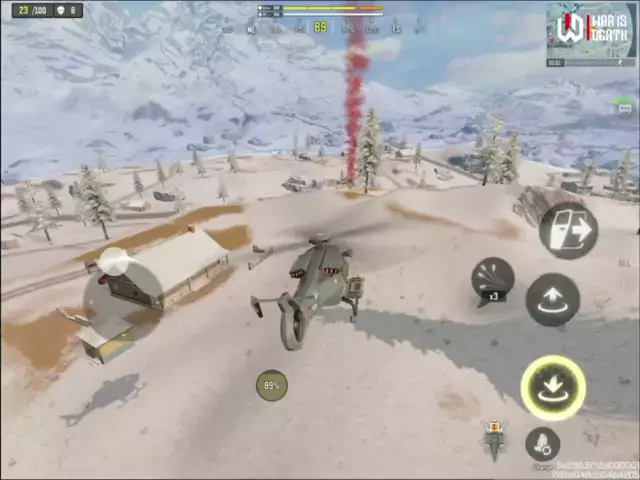Image resolution: width=640 pixels, height=480 pixels.
Task: Exit the helicopter with the door button
Action: pyautogui.click(x=568, y=231)
